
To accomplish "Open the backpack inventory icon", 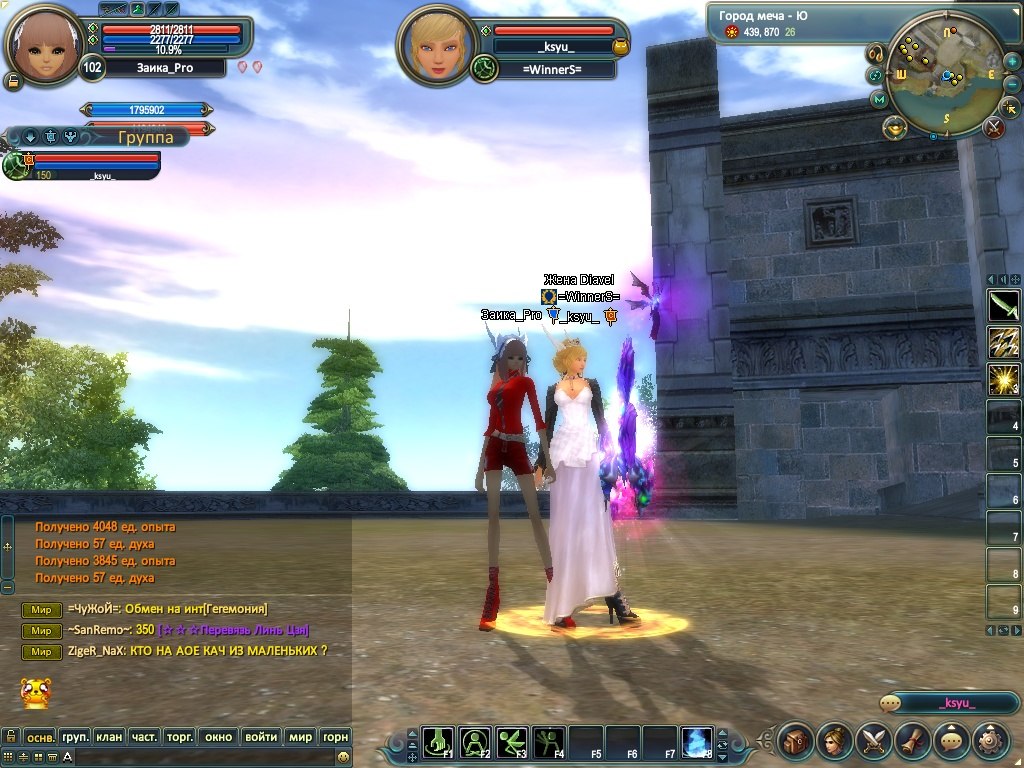I will point(796,741).
